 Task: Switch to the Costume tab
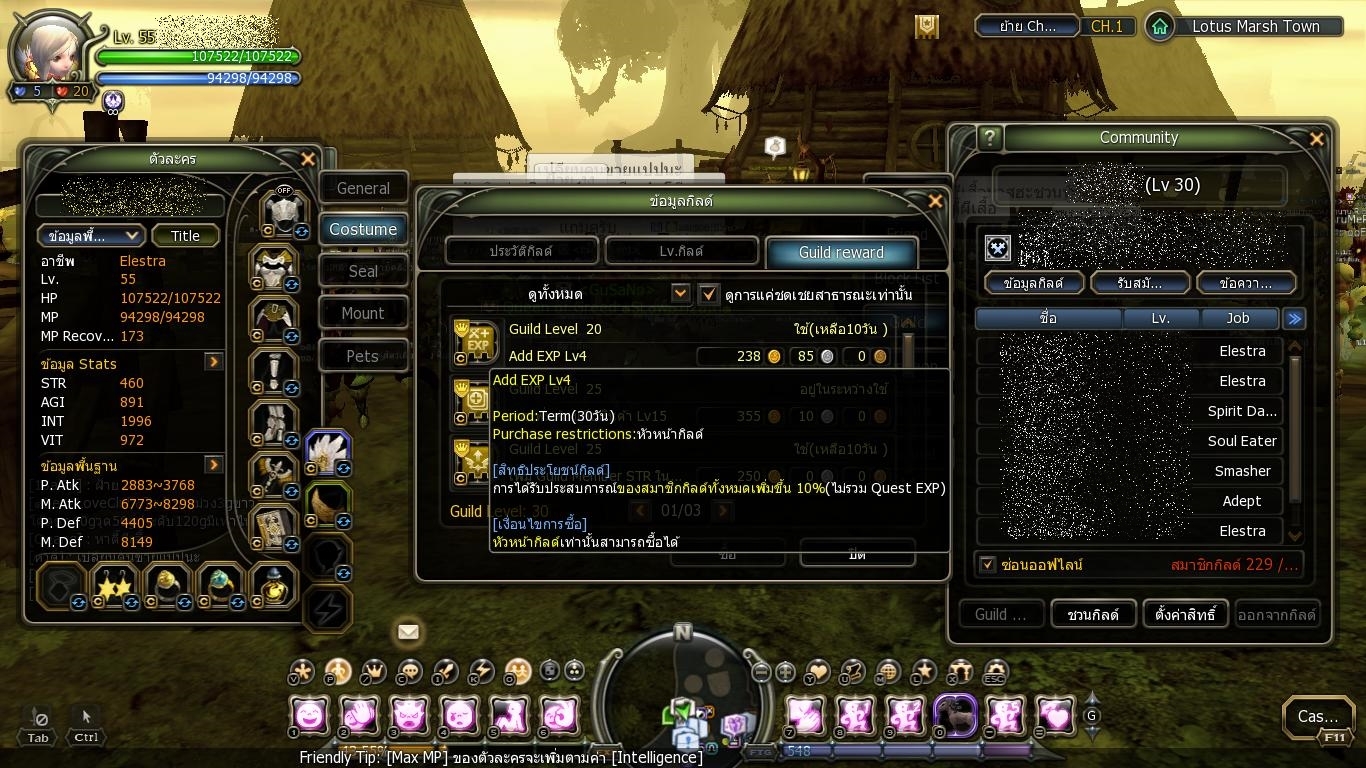pos(363,229)
